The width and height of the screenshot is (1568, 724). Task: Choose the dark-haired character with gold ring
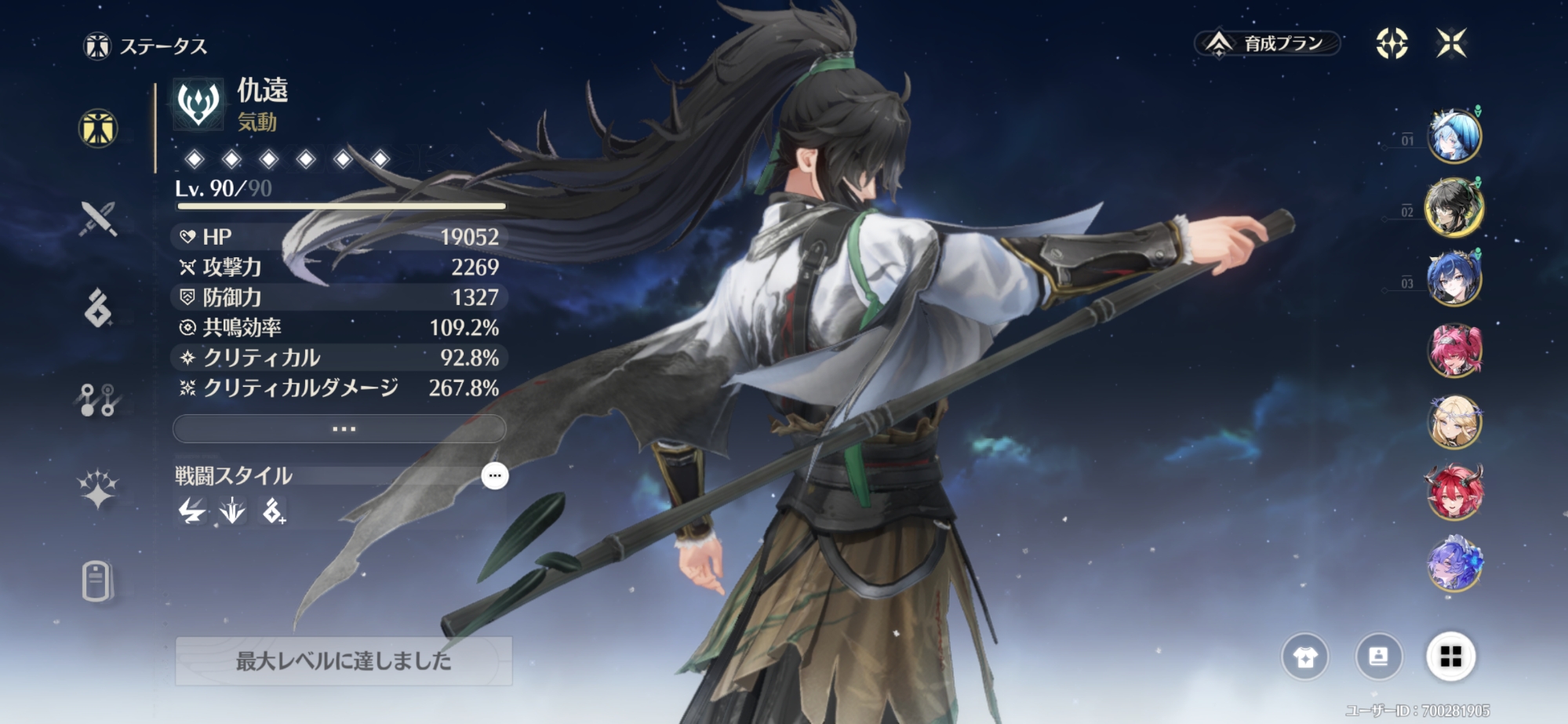click(1453, 208)
